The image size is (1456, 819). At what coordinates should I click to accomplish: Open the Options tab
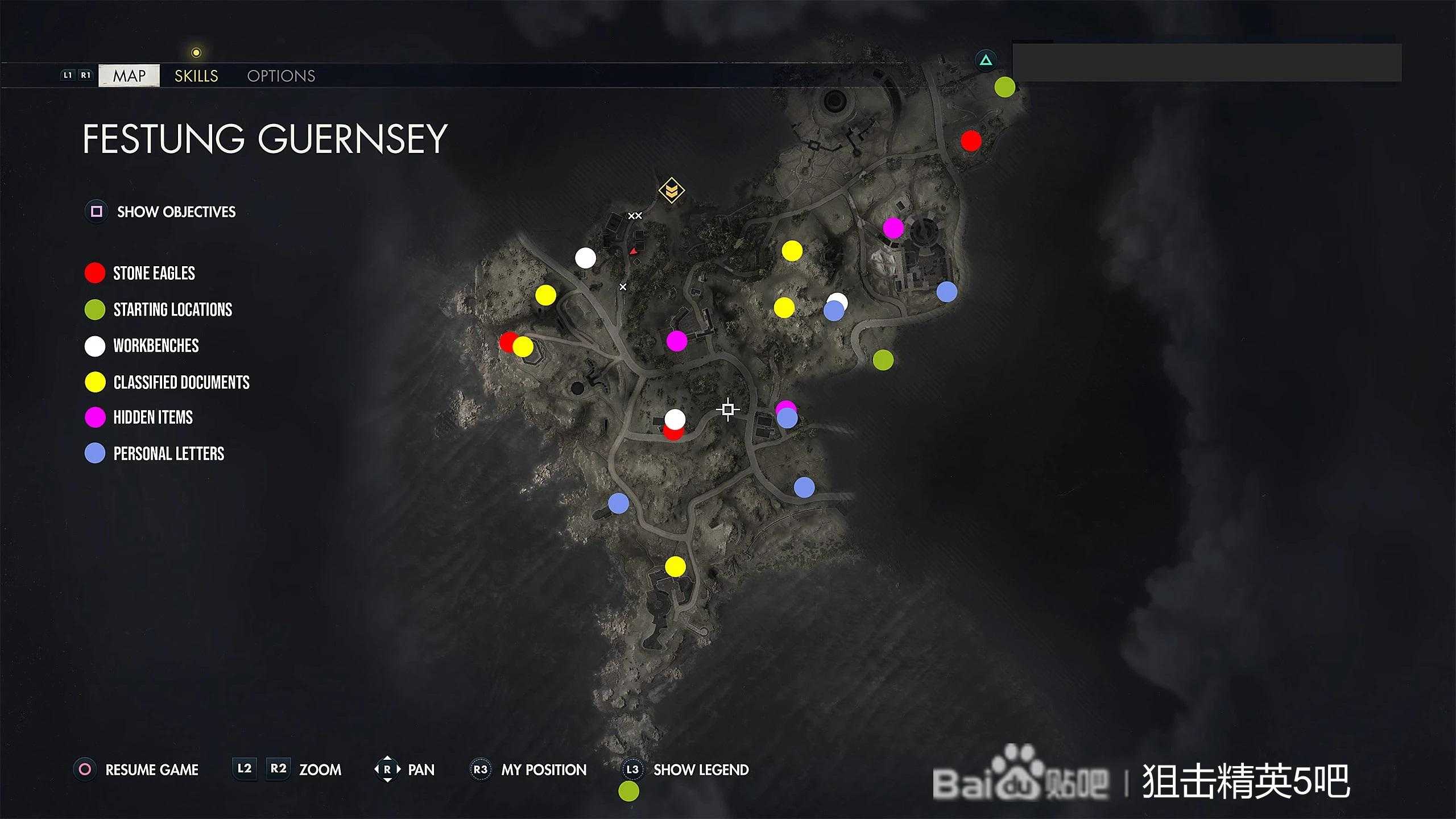click(x=281, y=76)
